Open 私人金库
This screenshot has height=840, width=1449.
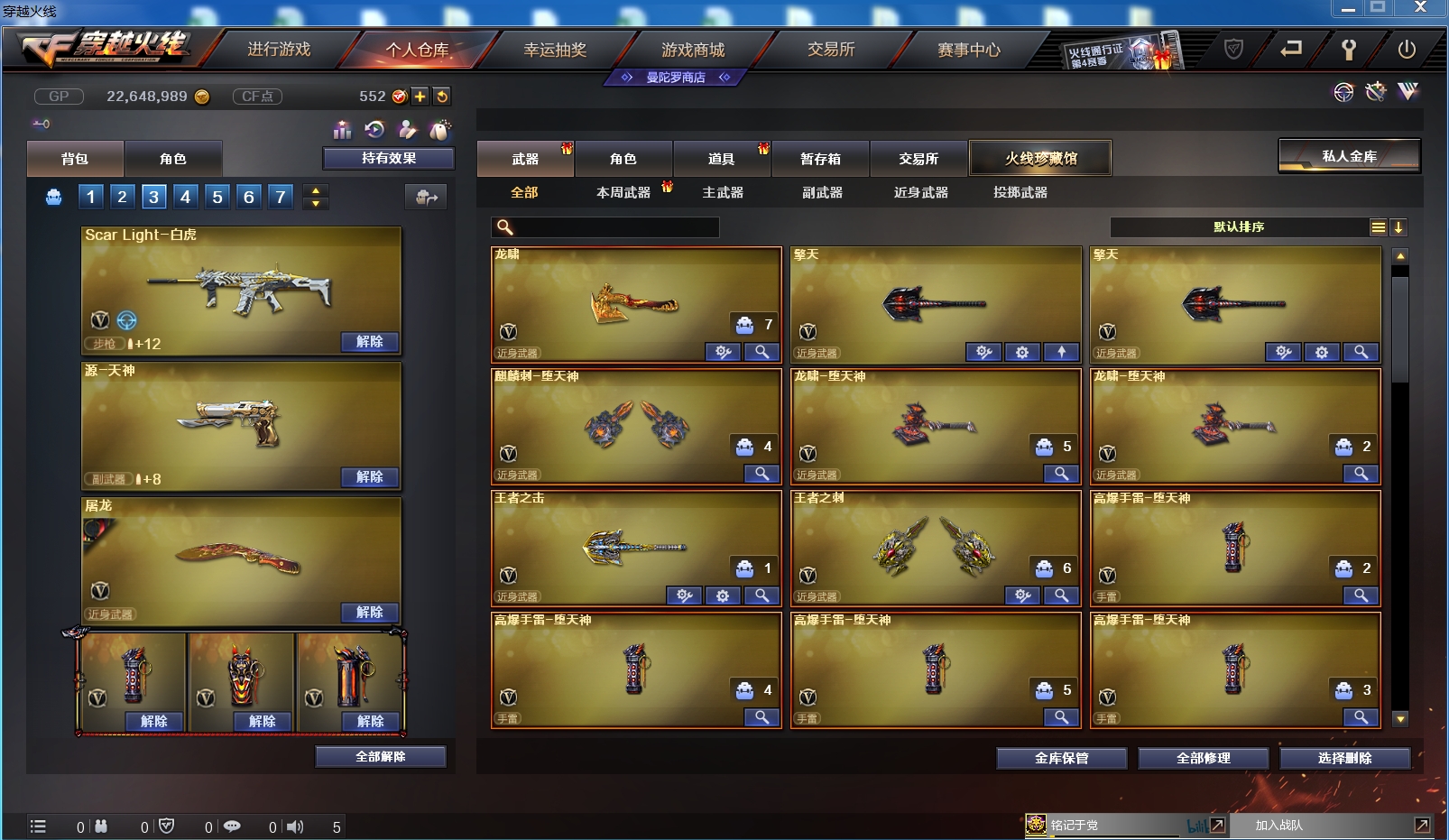(x=1348, y=154)
